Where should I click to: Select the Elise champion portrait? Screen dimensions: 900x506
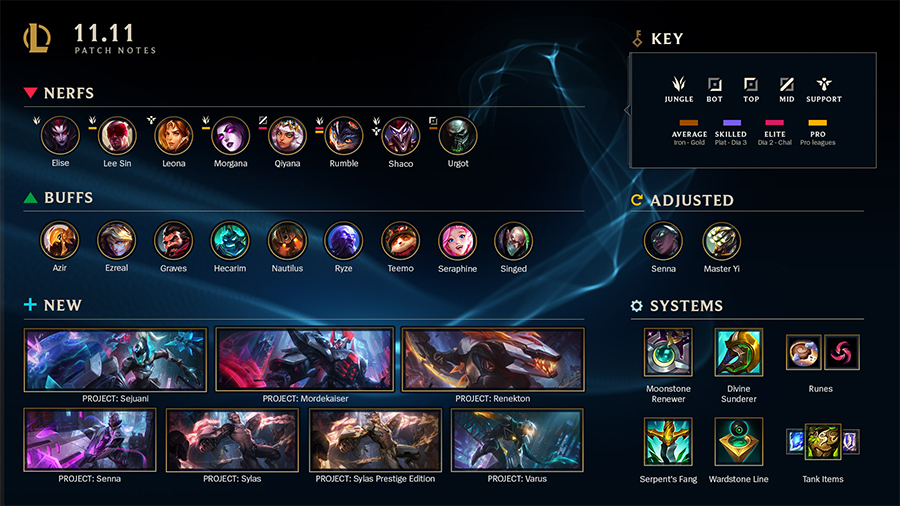[61, 136]
